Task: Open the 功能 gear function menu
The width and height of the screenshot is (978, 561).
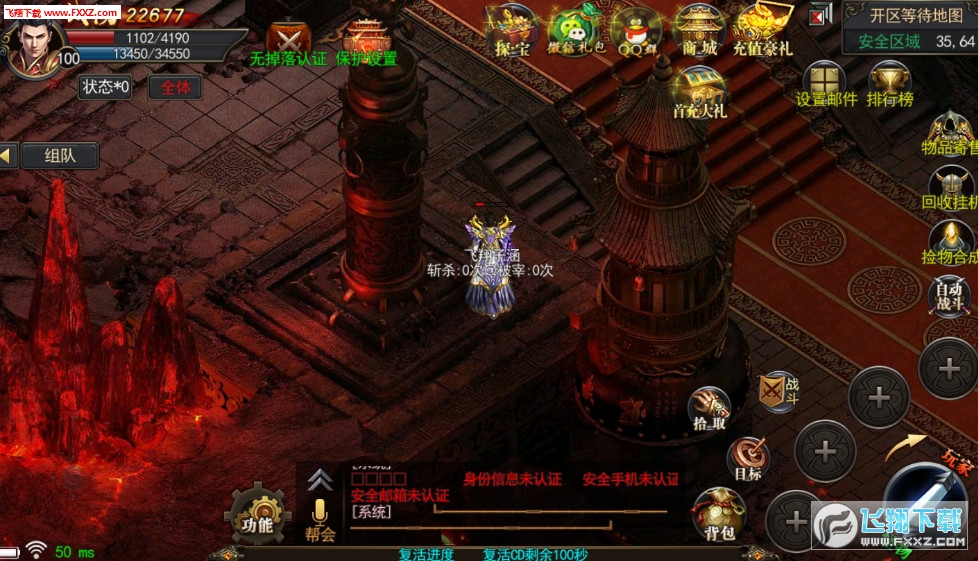Action: (x=257, y=513)
